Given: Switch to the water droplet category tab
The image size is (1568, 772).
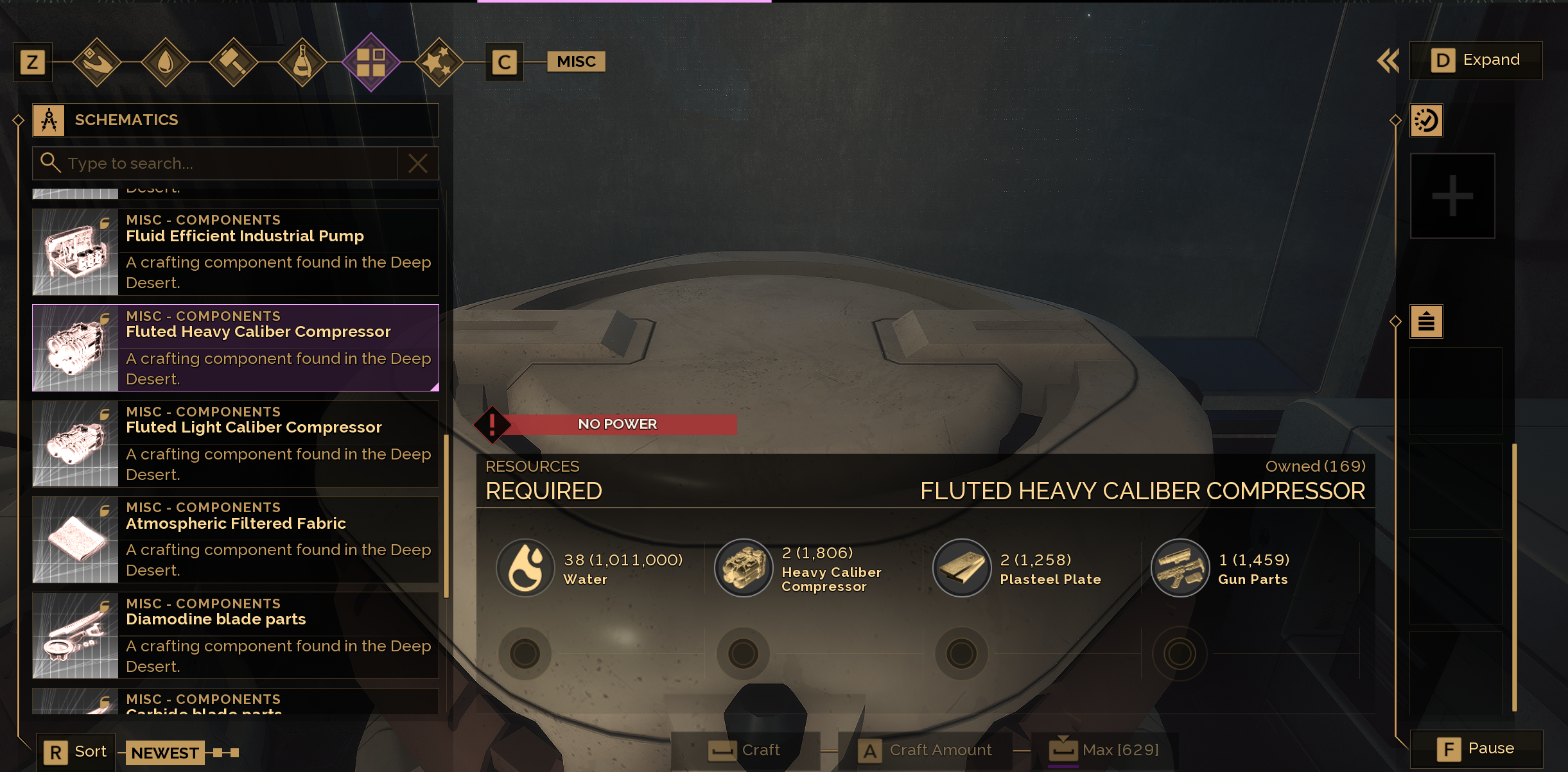Looking at the screenshot, I should [x=165, y=62].
